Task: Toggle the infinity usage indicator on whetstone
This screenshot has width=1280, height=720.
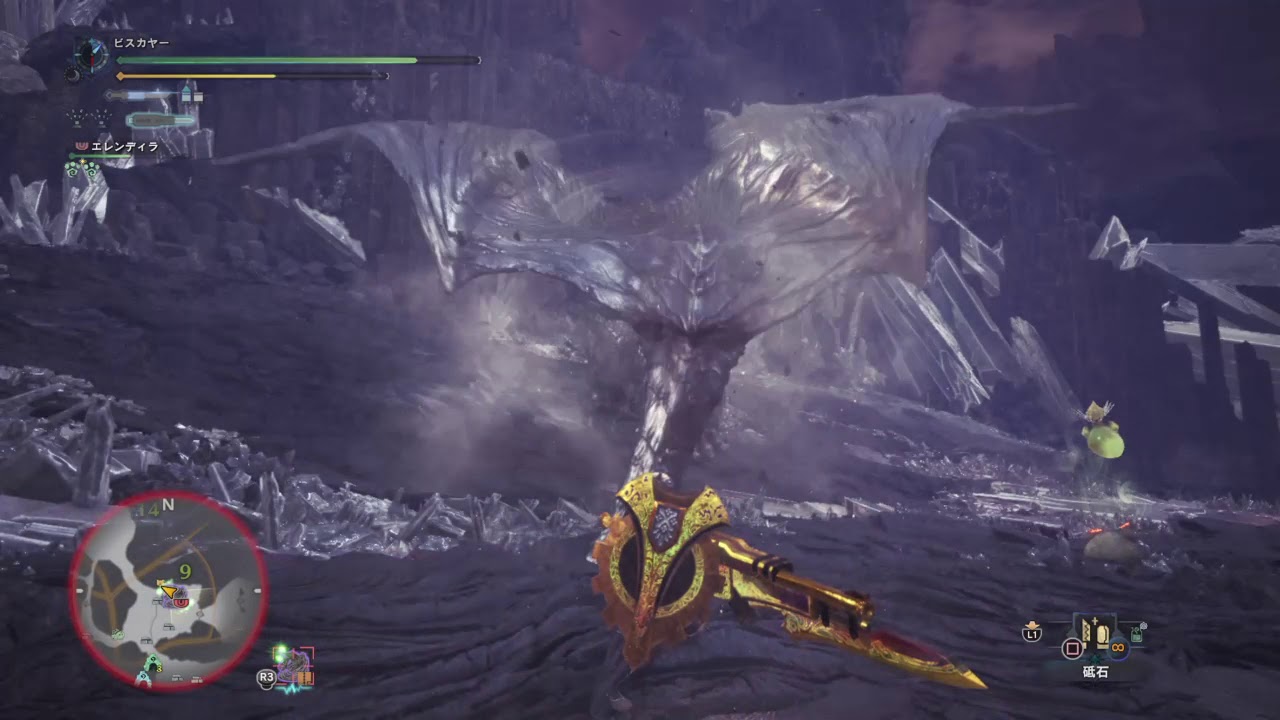Action: 1117,648
